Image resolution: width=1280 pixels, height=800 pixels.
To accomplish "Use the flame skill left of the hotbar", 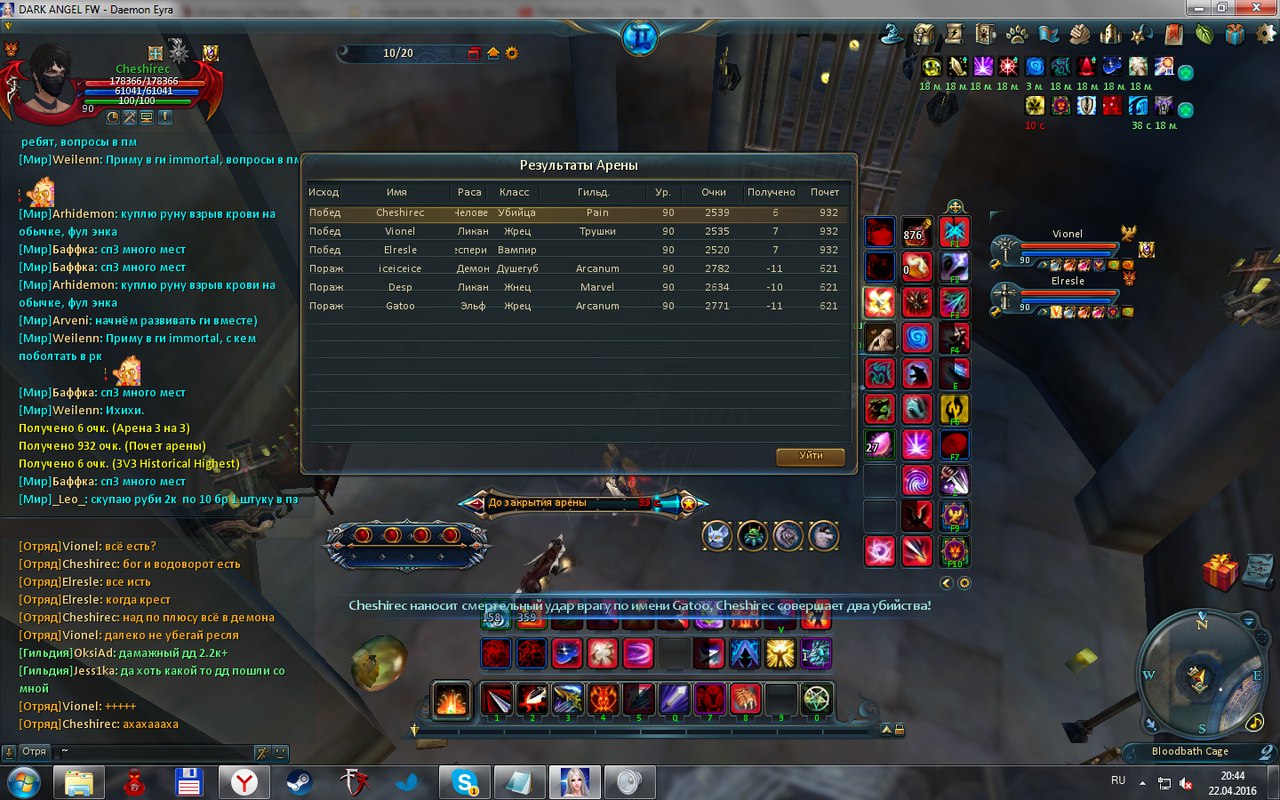I will (452, 699).
